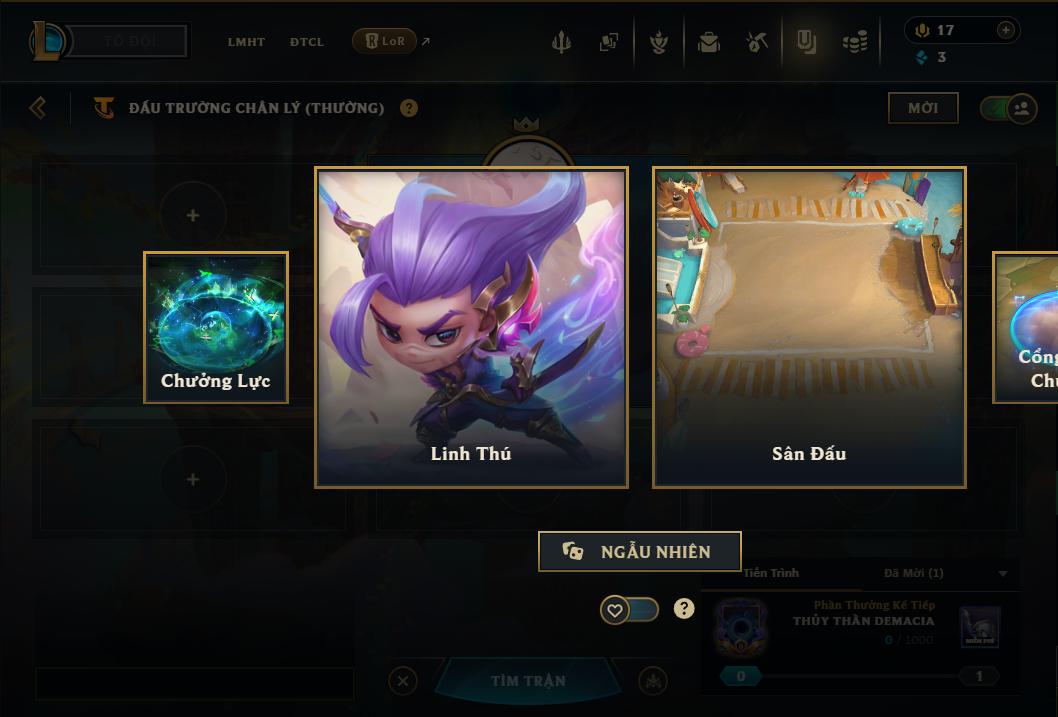Start matchmaking with TÌM TRẬN
The image size is (1058, 717).
tap(528, 681)
